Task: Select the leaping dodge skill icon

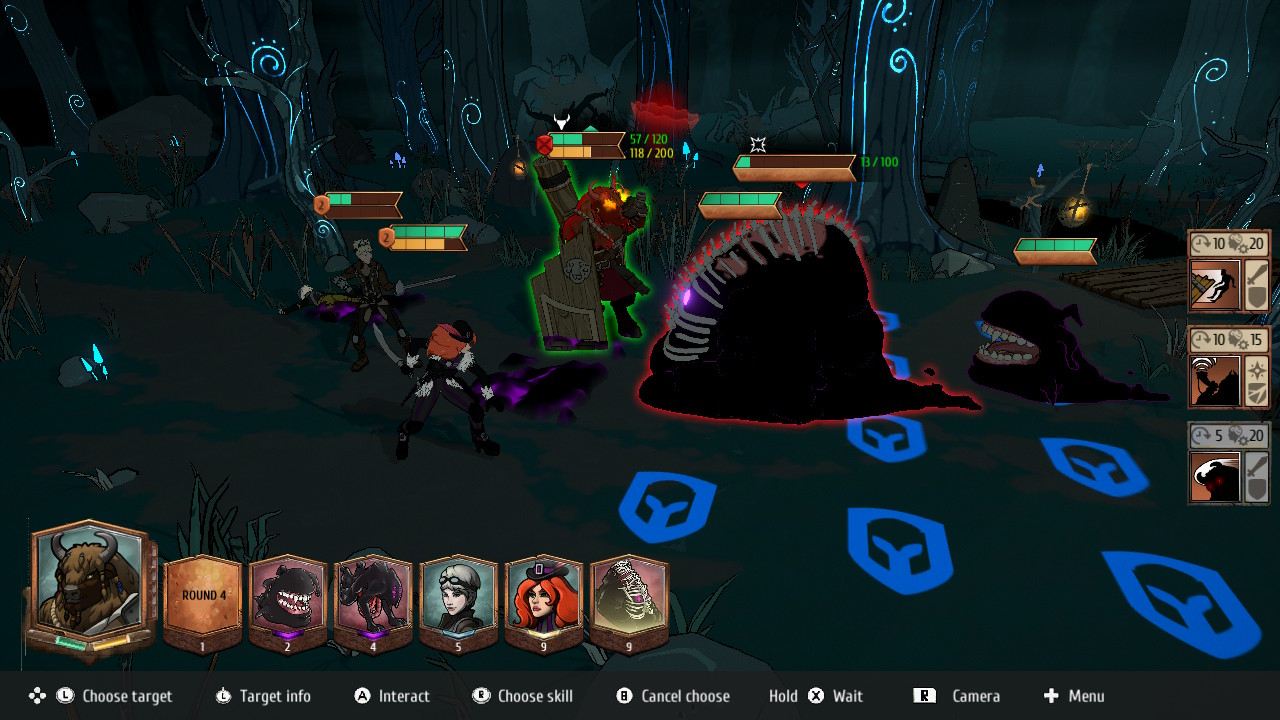Action: (x=1213, y=287)
